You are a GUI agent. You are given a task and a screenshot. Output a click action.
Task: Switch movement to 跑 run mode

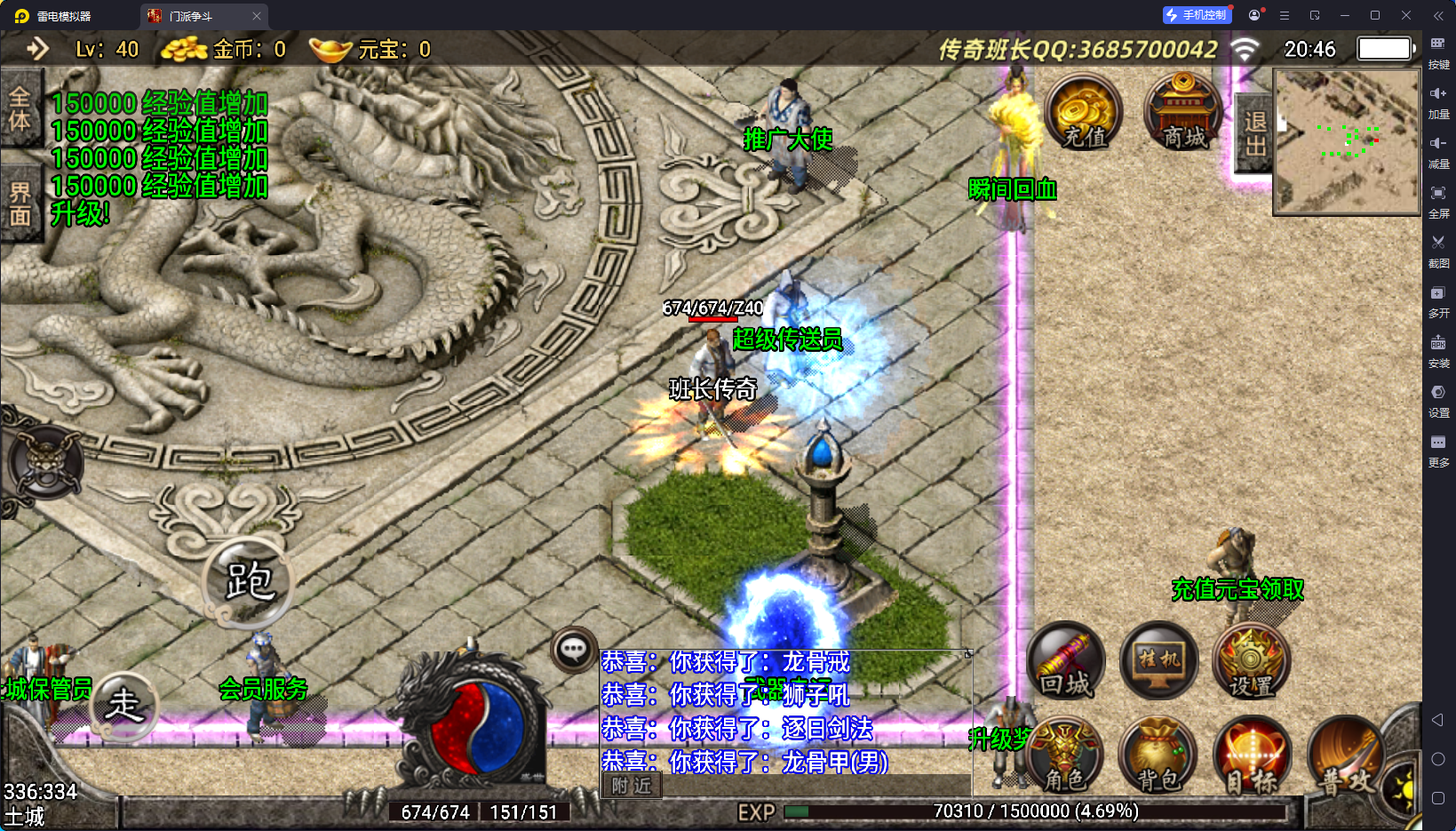[x=248, y=581]
